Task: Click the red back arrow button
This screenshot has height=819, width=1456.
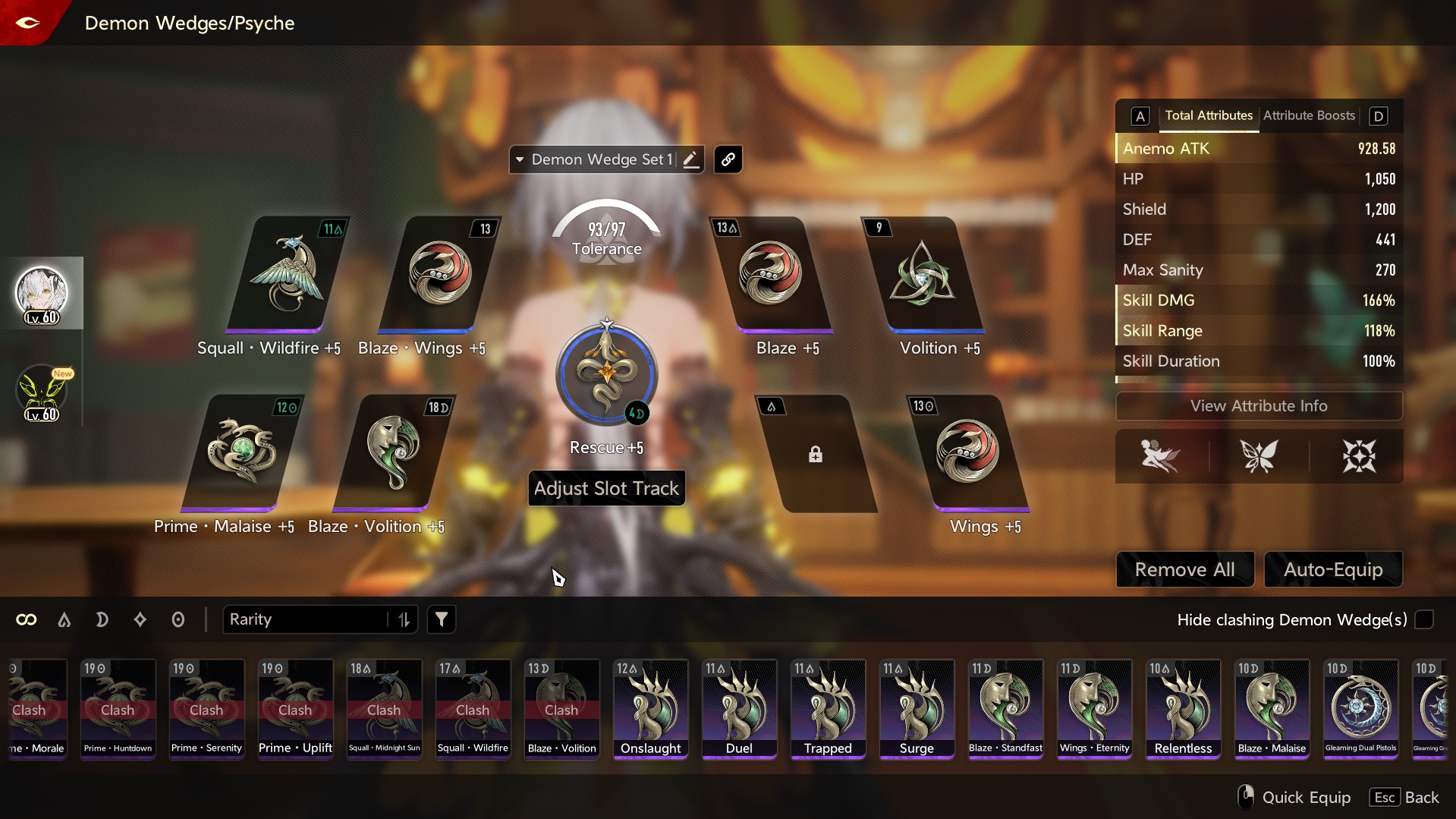Action: (x=28, y=22)
